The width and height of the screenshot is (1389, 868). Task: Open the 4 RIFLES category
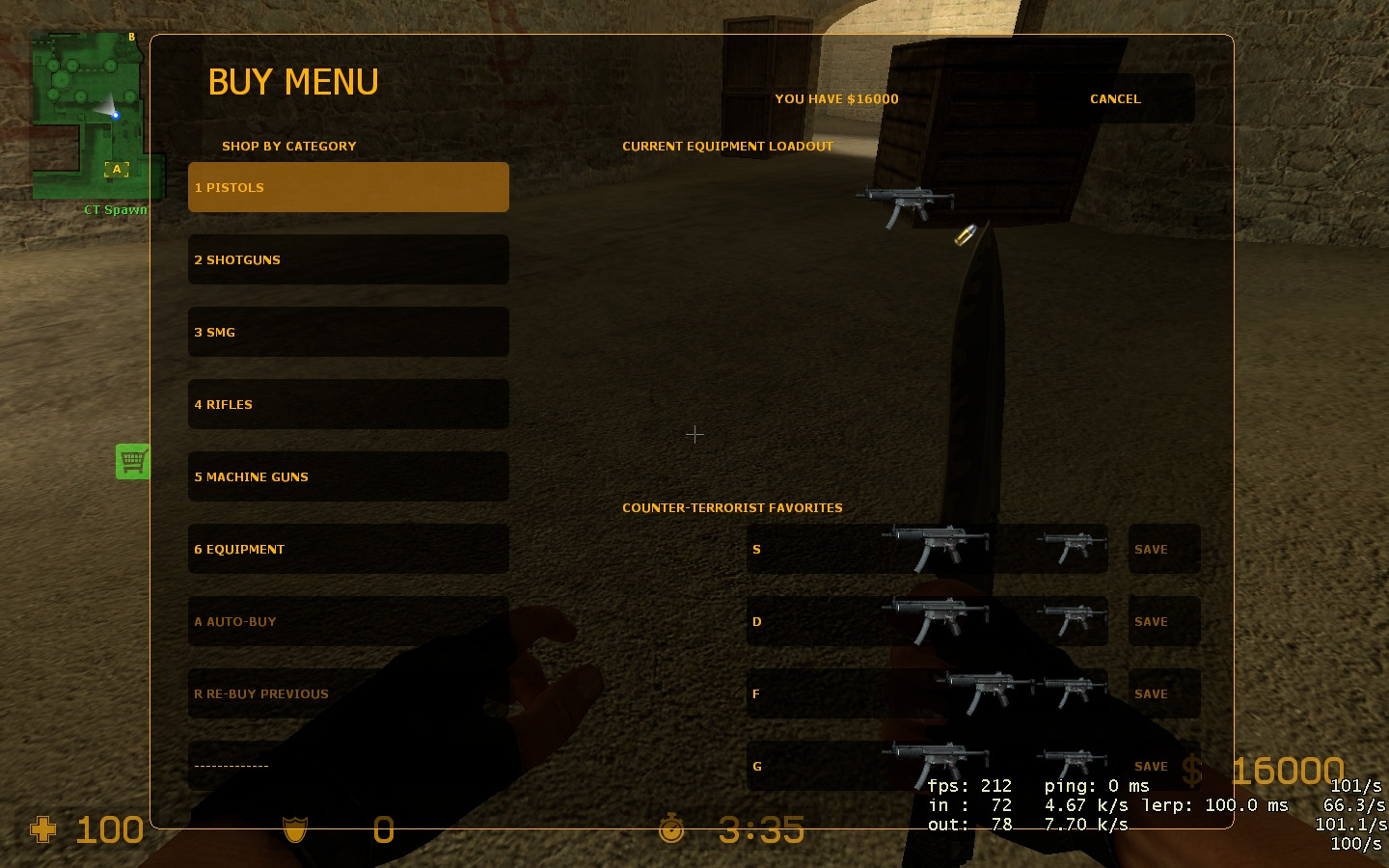[348, 404]
